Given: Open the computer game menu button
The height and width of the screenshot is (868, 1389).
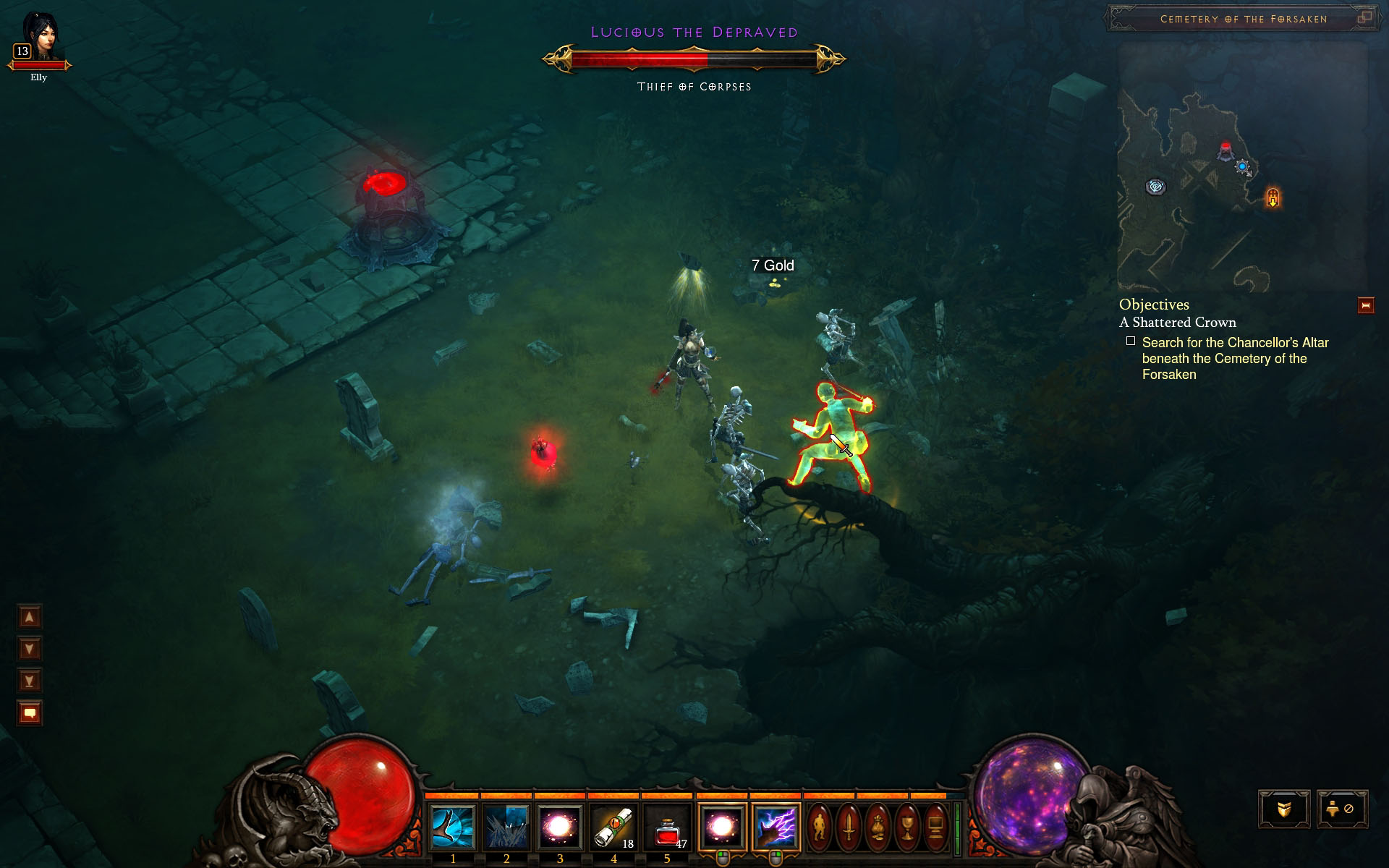Looking at the screenshot, I should tap(935, 827).
